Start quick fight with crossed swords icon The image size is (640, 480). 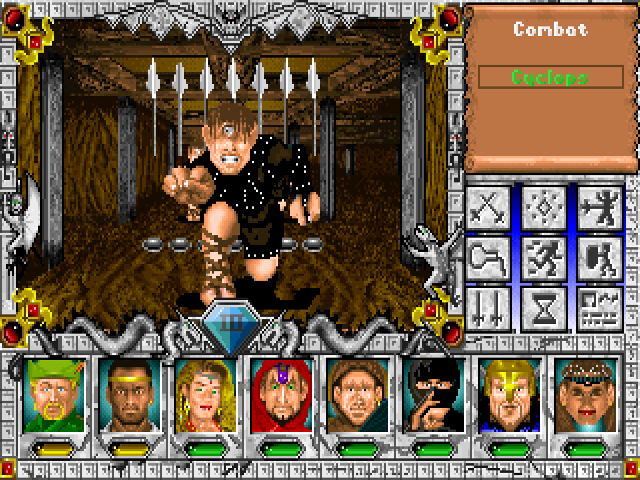[x=491, y=208]
